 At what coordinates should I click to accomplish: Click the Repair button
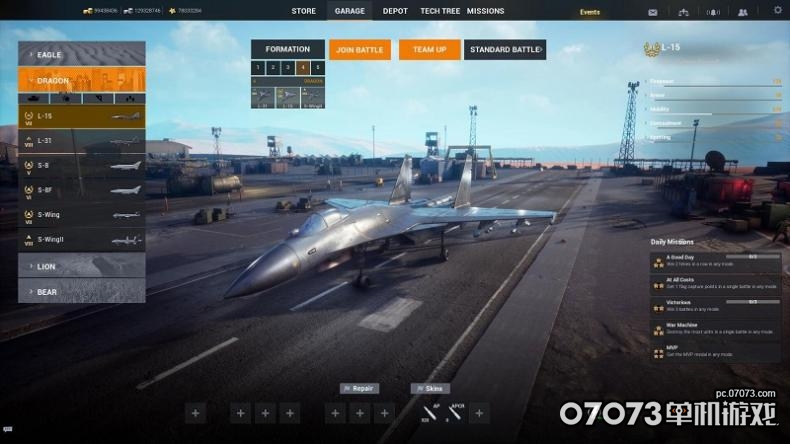(359, 388)
